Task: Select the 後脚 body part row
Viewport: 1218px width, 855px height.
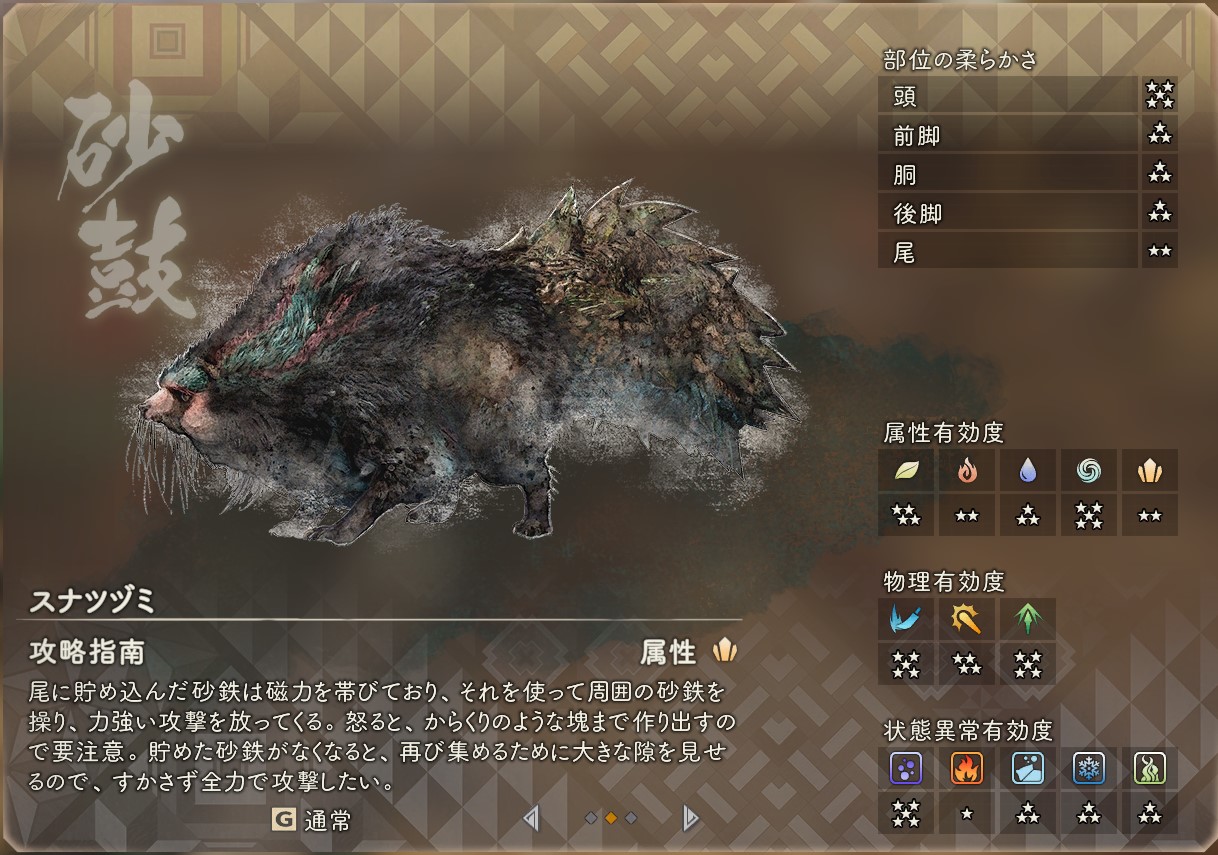Action: 1008,213
